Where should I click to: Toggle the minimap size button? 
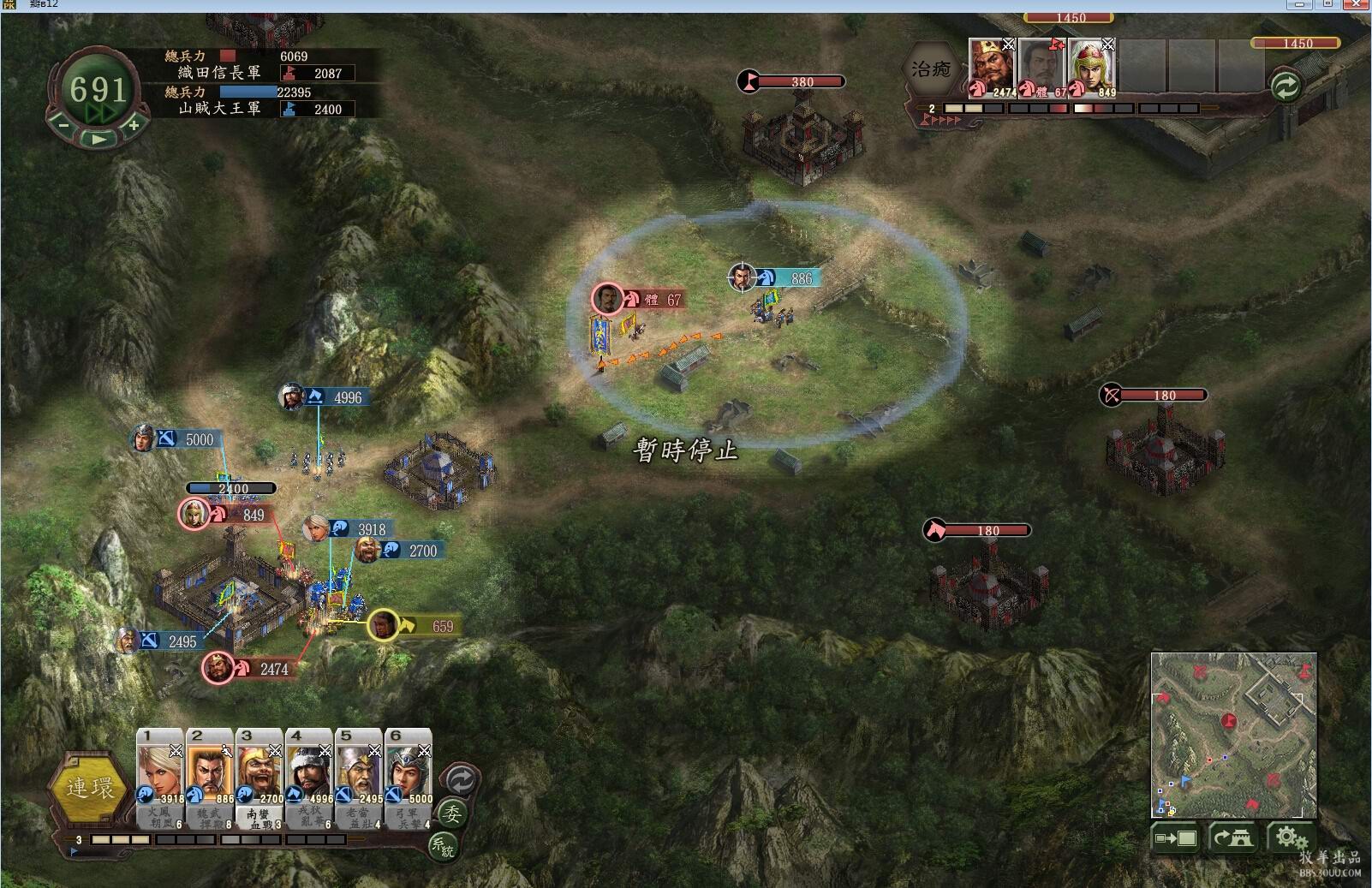pyautogui.click(x=1176, y=838)
